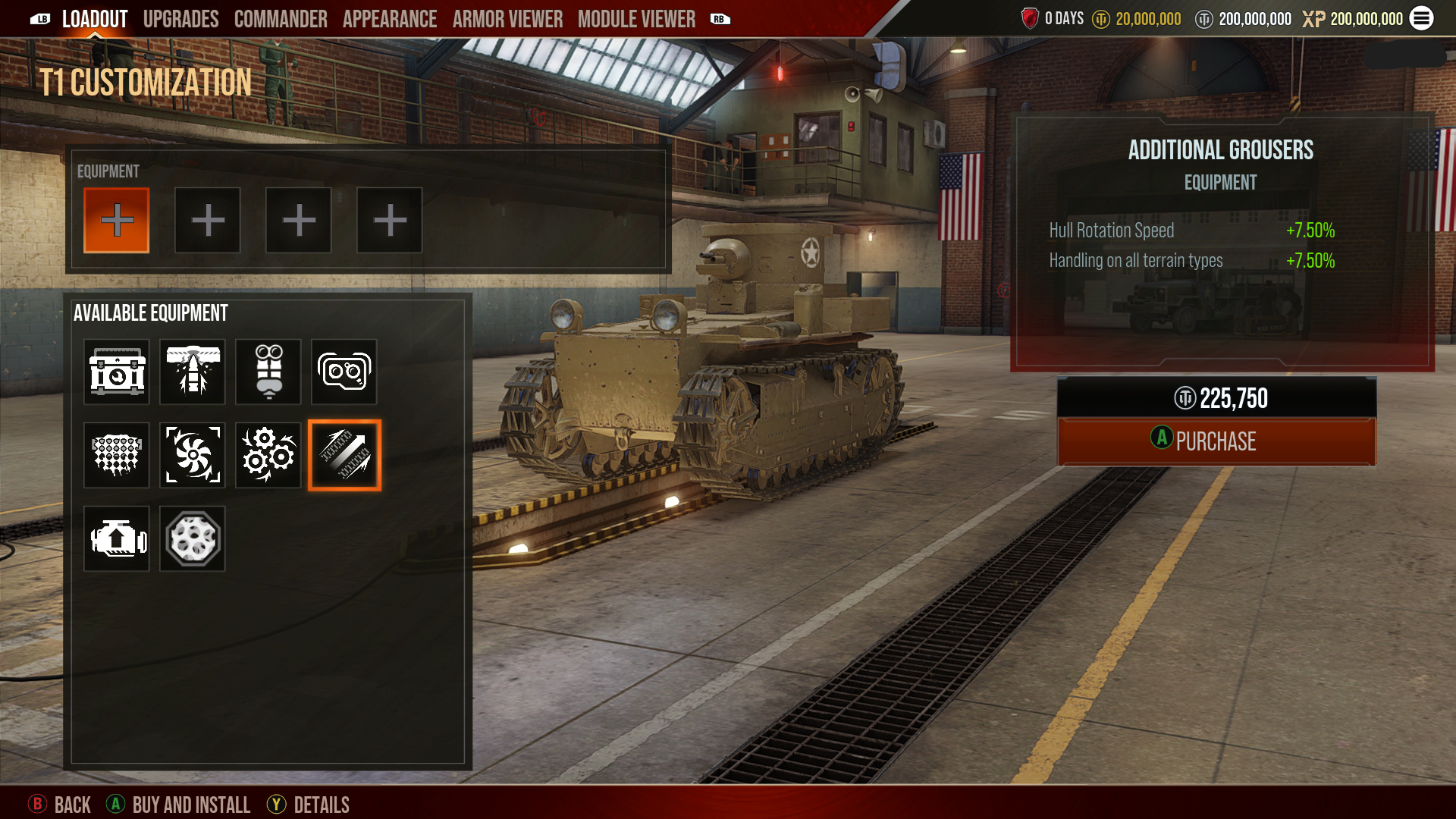The width and height of the screenshot is (1456, 819).
Task: Select the Additional Grousers track icon
Action: click(x=344, y=455)
